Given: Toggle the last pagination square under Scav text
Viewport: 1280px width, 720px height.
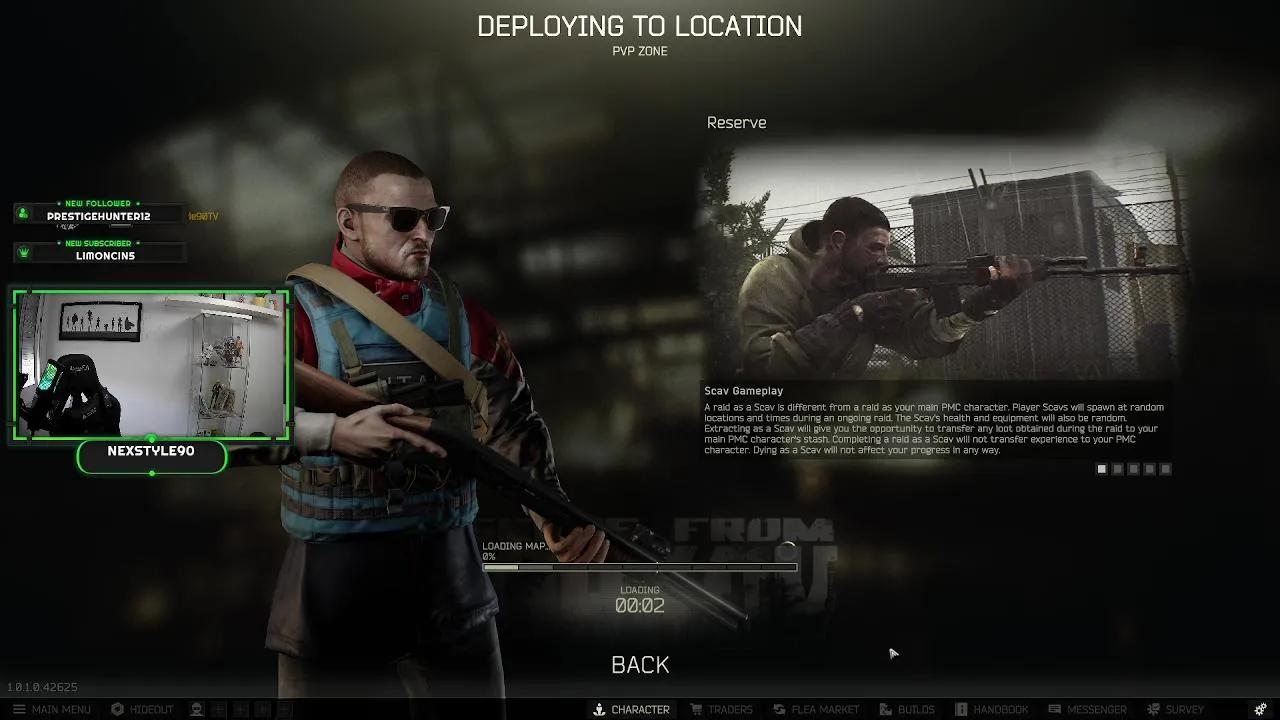Looking at the screenshot, I should coord(1166,468).
